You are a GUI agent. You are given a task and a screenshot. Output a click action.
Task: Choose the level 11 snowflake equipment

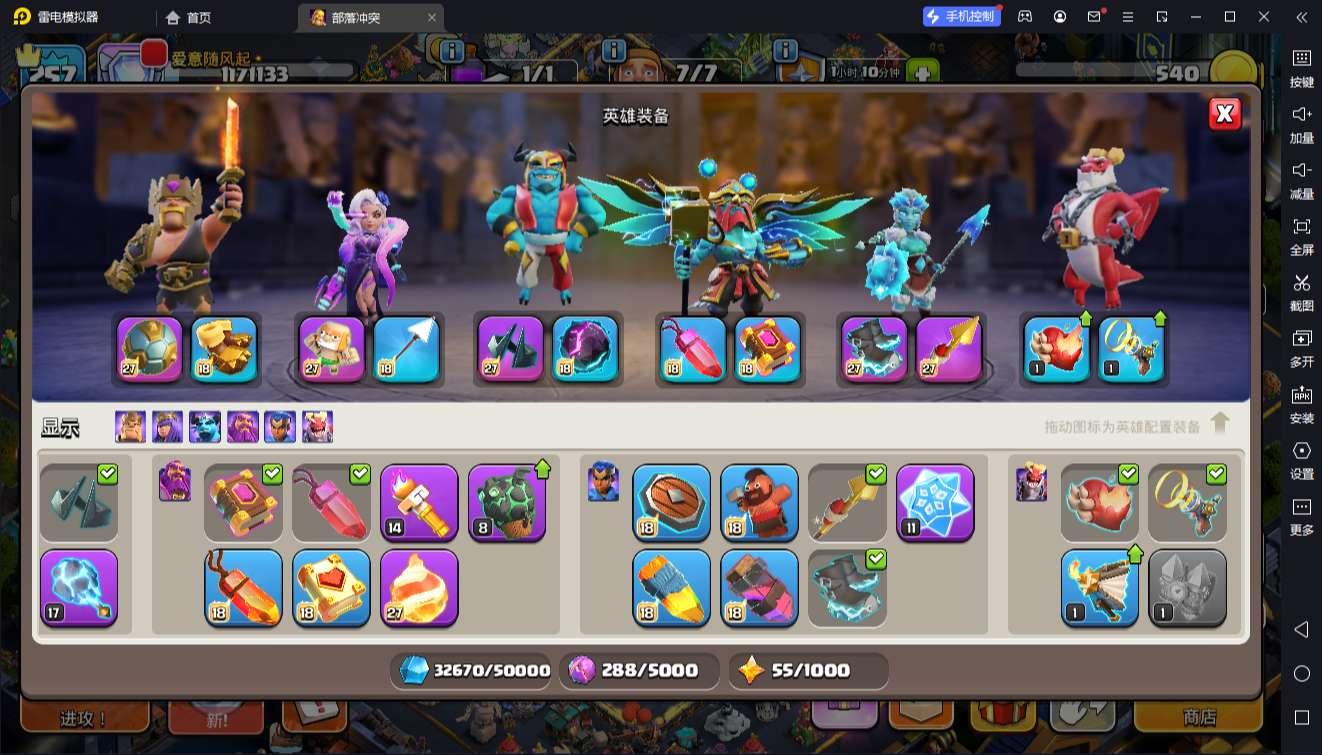[x=935, y=503]
